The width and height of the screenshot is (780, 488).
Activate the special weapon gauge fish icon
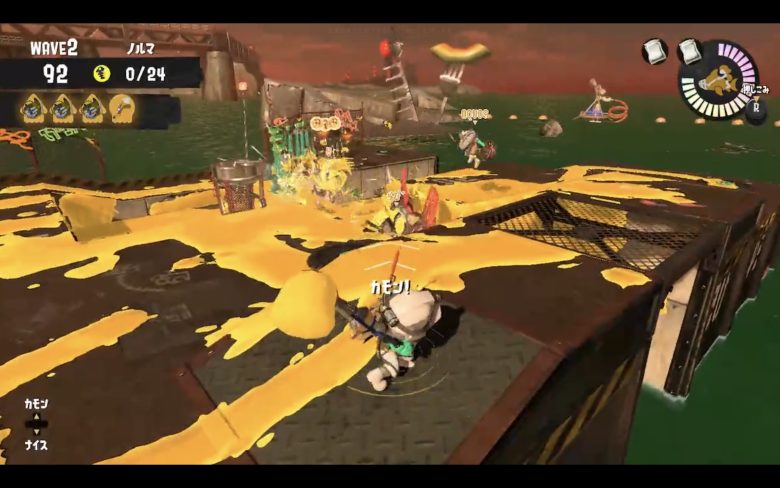coord(717,79)
